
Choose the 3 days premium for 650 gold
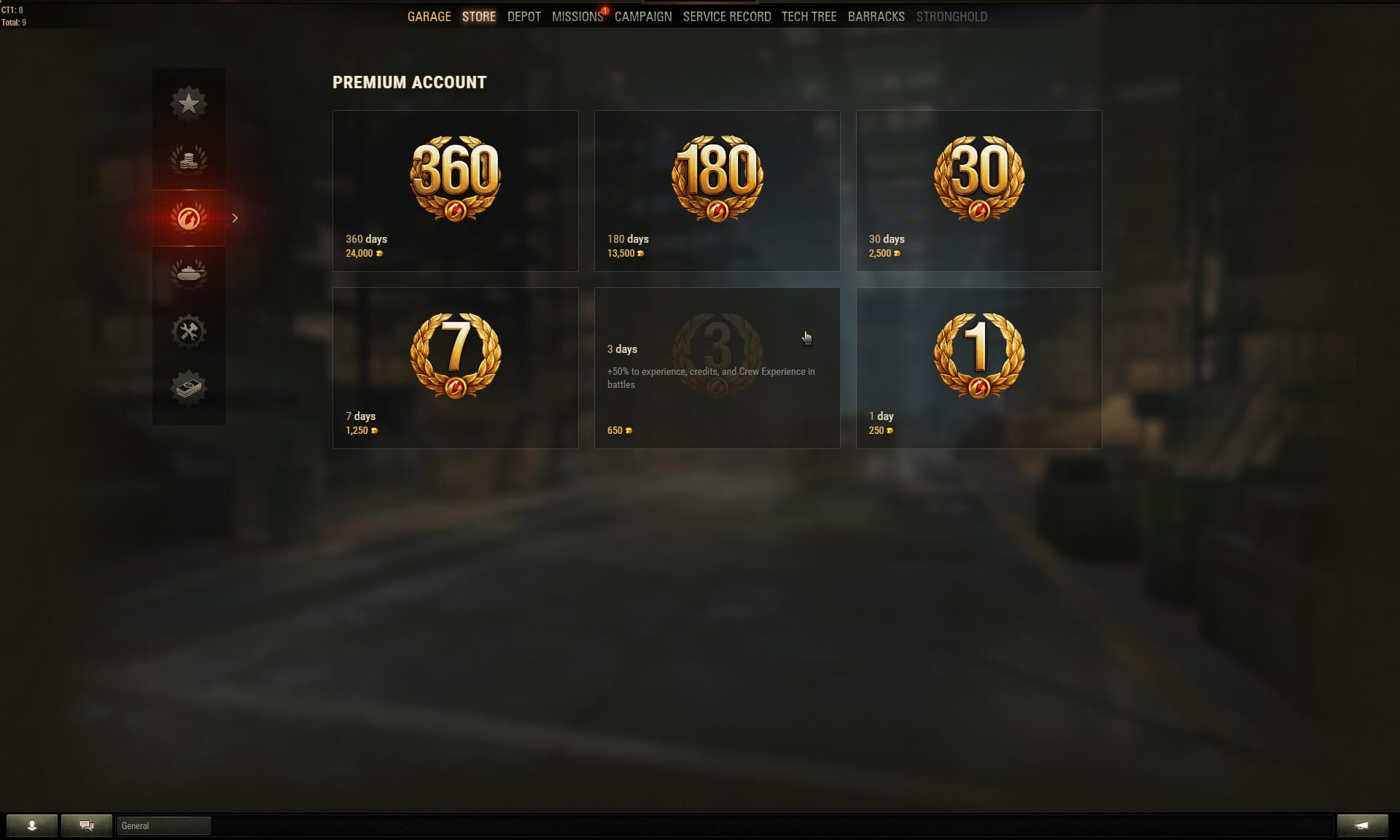[x=717, y=367]
